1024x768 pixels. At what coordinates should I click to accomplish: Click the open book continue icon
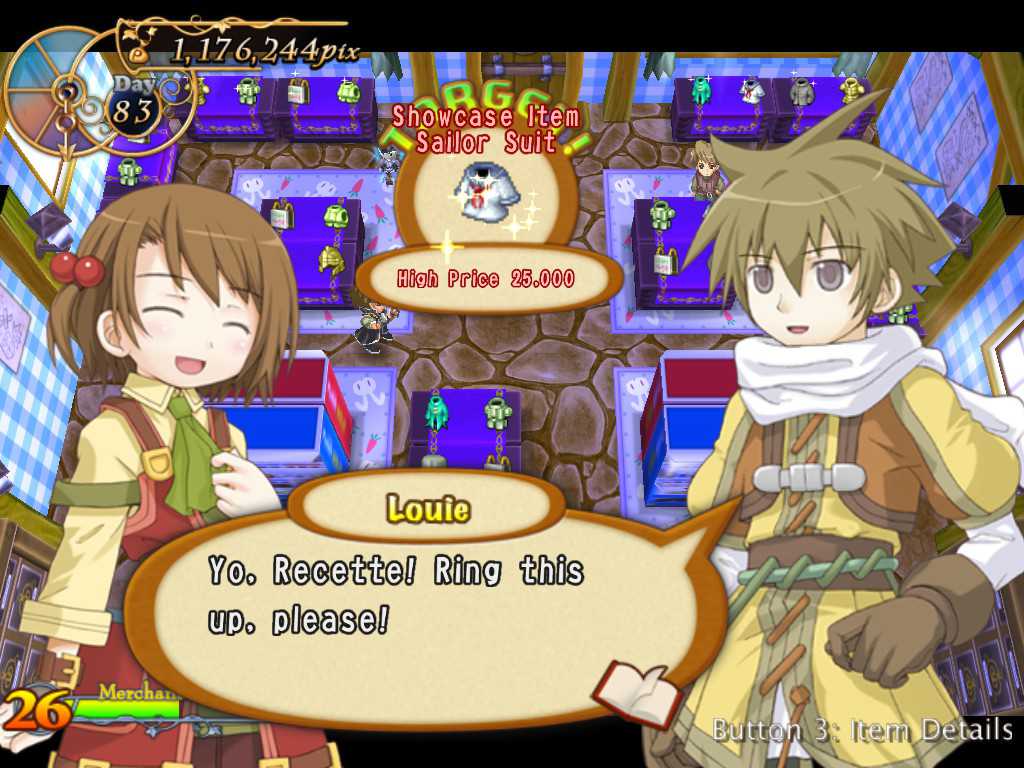pos(637,692)
